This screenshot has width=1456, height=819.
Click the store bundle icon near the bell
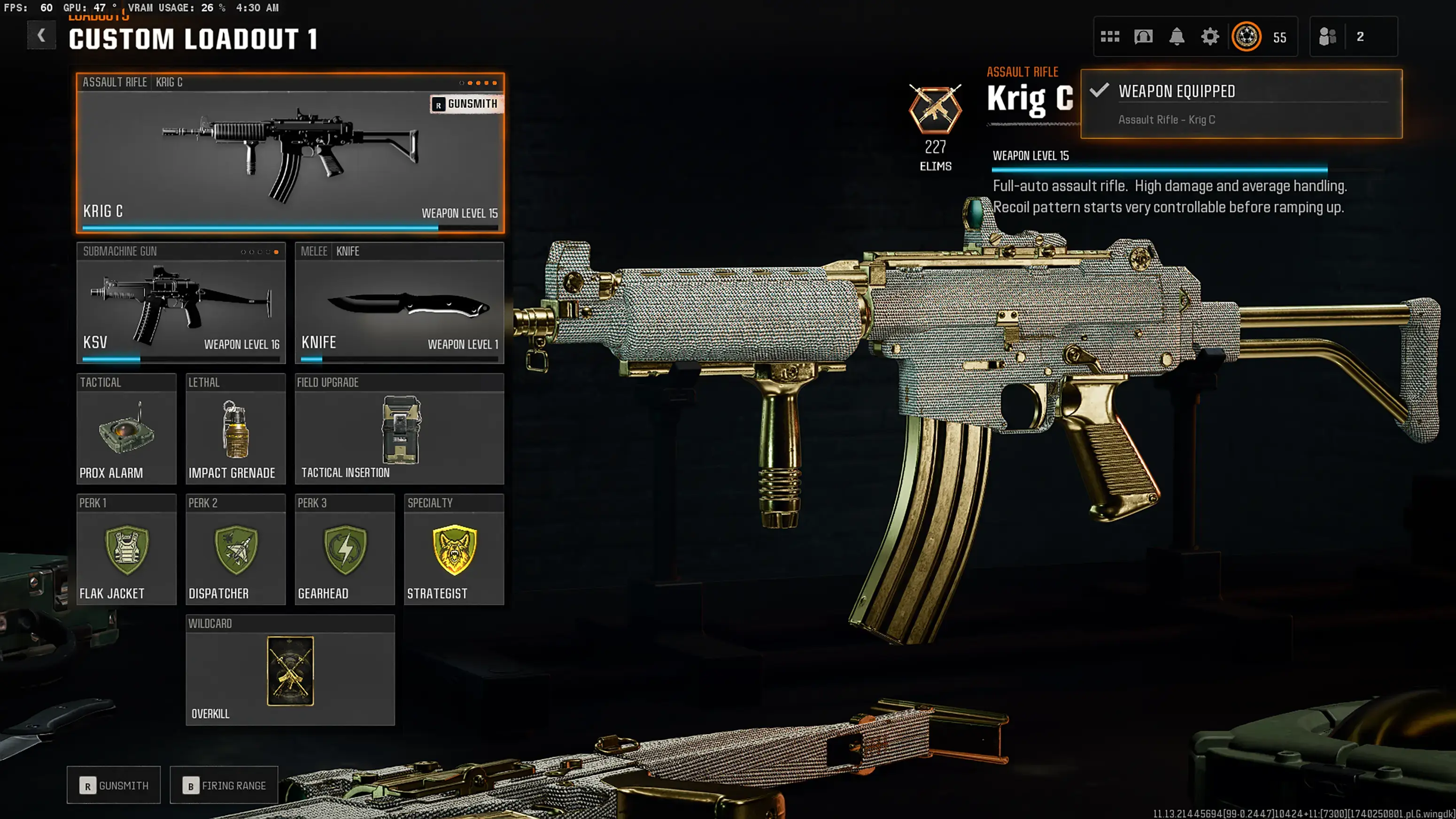(x=1144, y=36)
